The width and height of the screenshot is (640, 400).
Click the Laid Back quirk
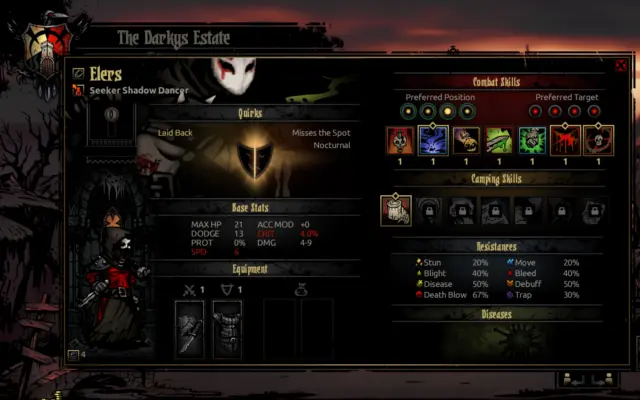click(x=177, y=132)
